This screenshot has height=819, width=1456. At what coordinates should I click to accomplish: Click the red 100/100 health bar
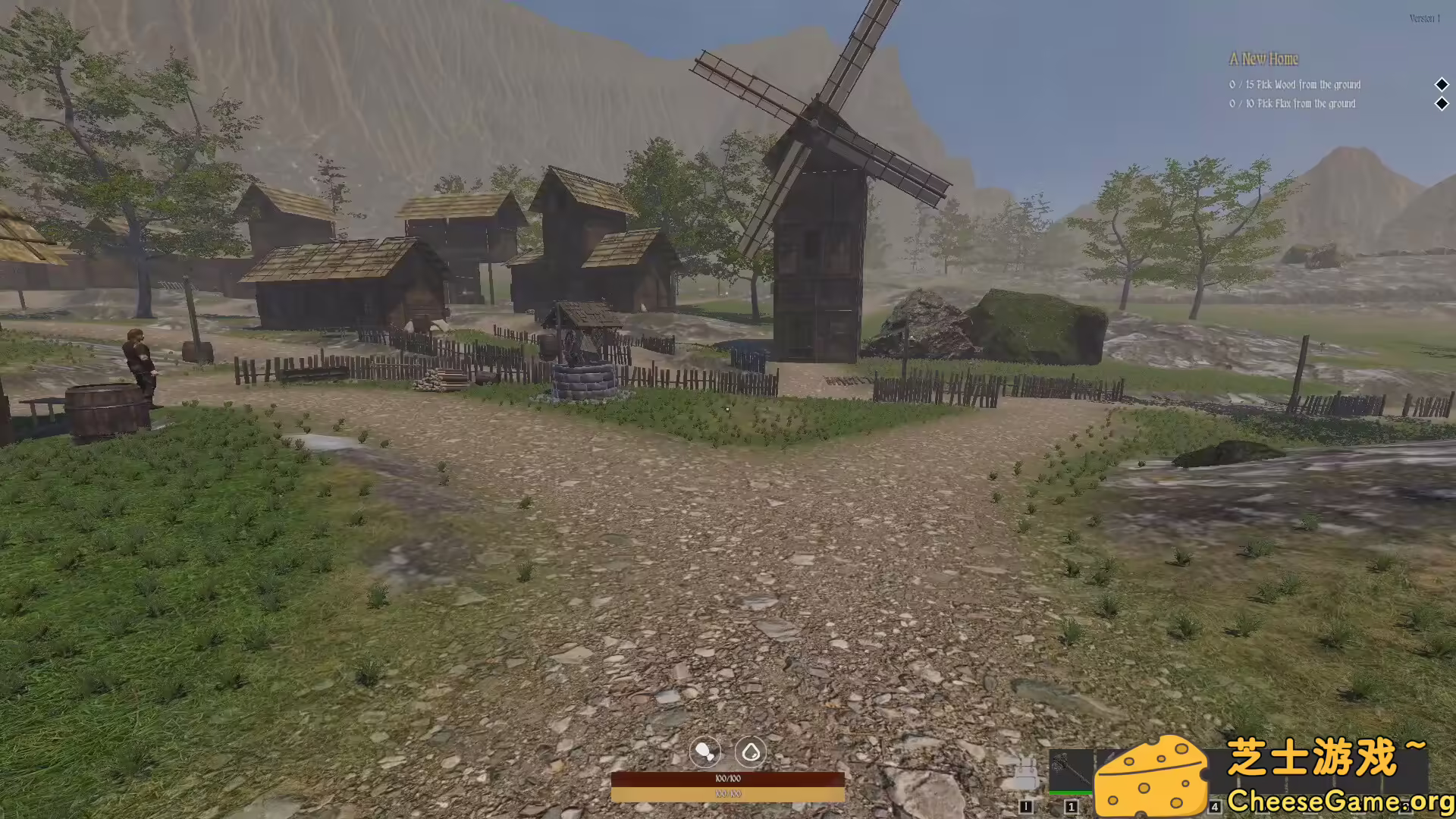point(728,777)
